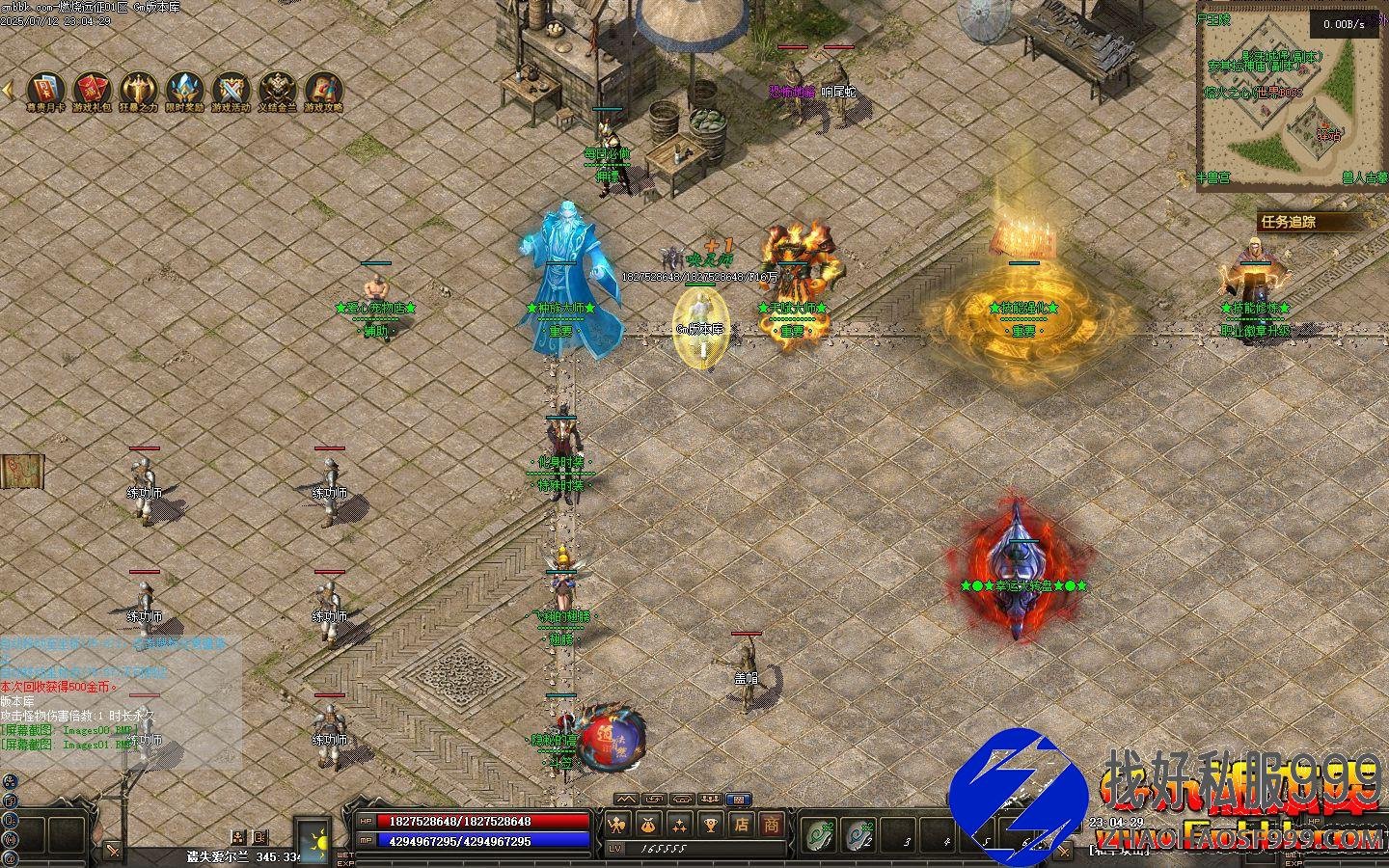Open the 游戏攻略 game guide scroll
The image size is (1389, 868).
[324, 89]
